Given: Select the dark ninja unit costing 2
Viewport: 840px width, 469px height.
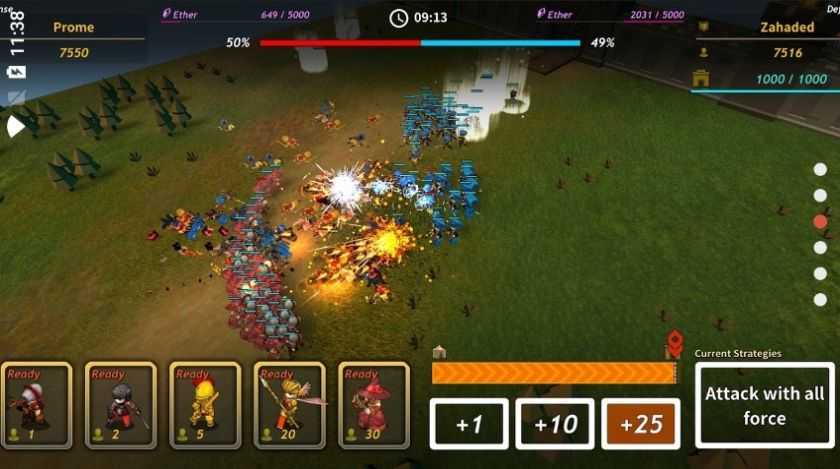Looking at the screenshot, I should tap(120, 405).
